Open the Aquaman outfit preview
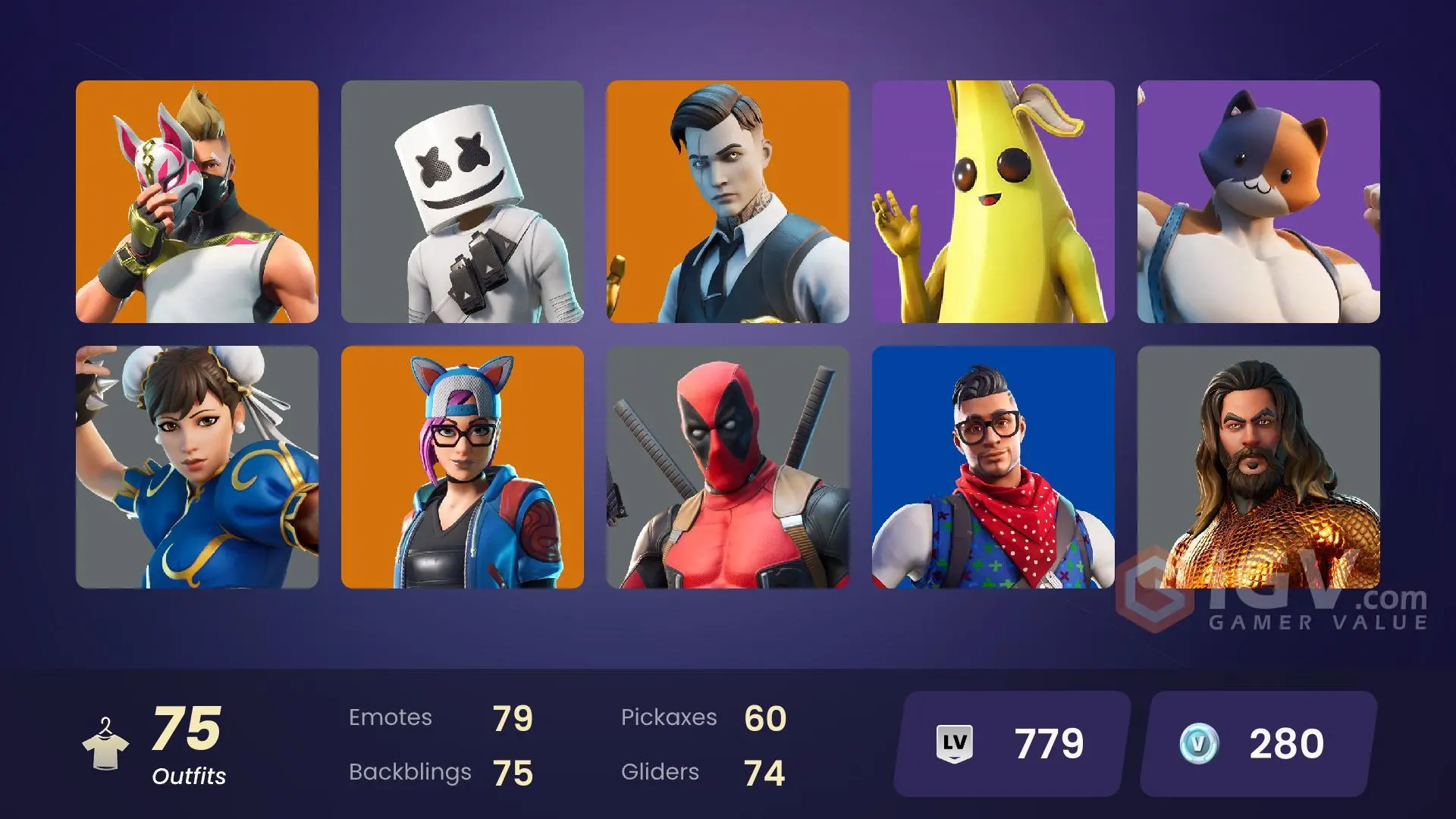 [x=1259, y=466]
